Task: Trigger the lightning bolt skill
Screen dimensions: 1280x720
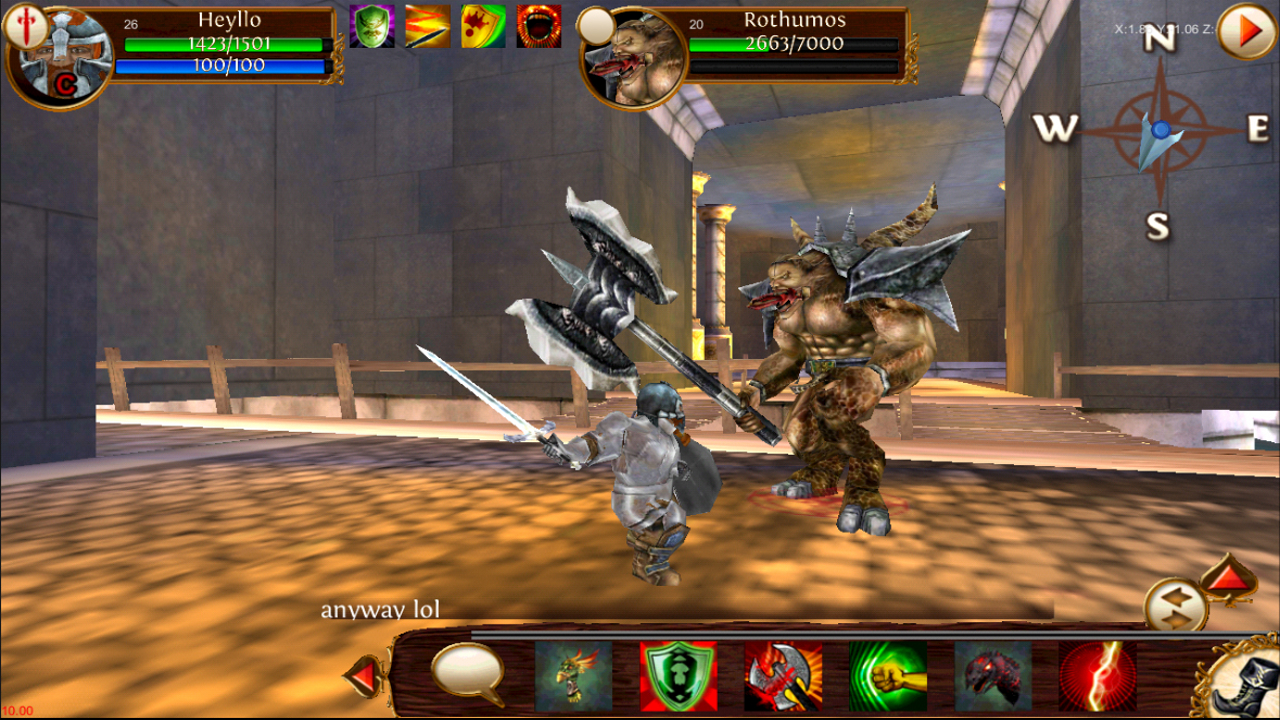Action: 1097,678
